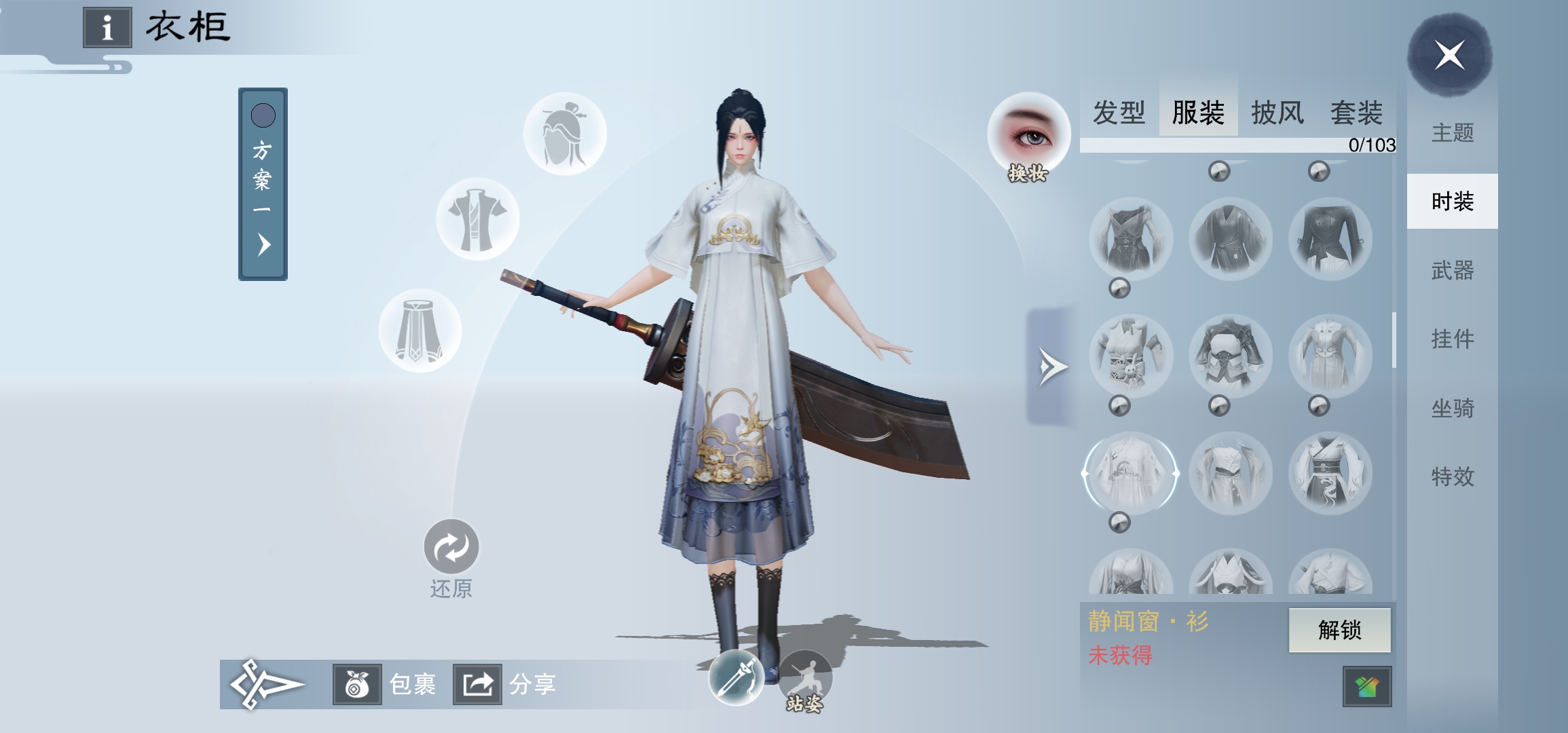The height and width of the screenshot is (733, 1568).
Task: Open the 包裹 bag
Action: (x=357, y=684)
